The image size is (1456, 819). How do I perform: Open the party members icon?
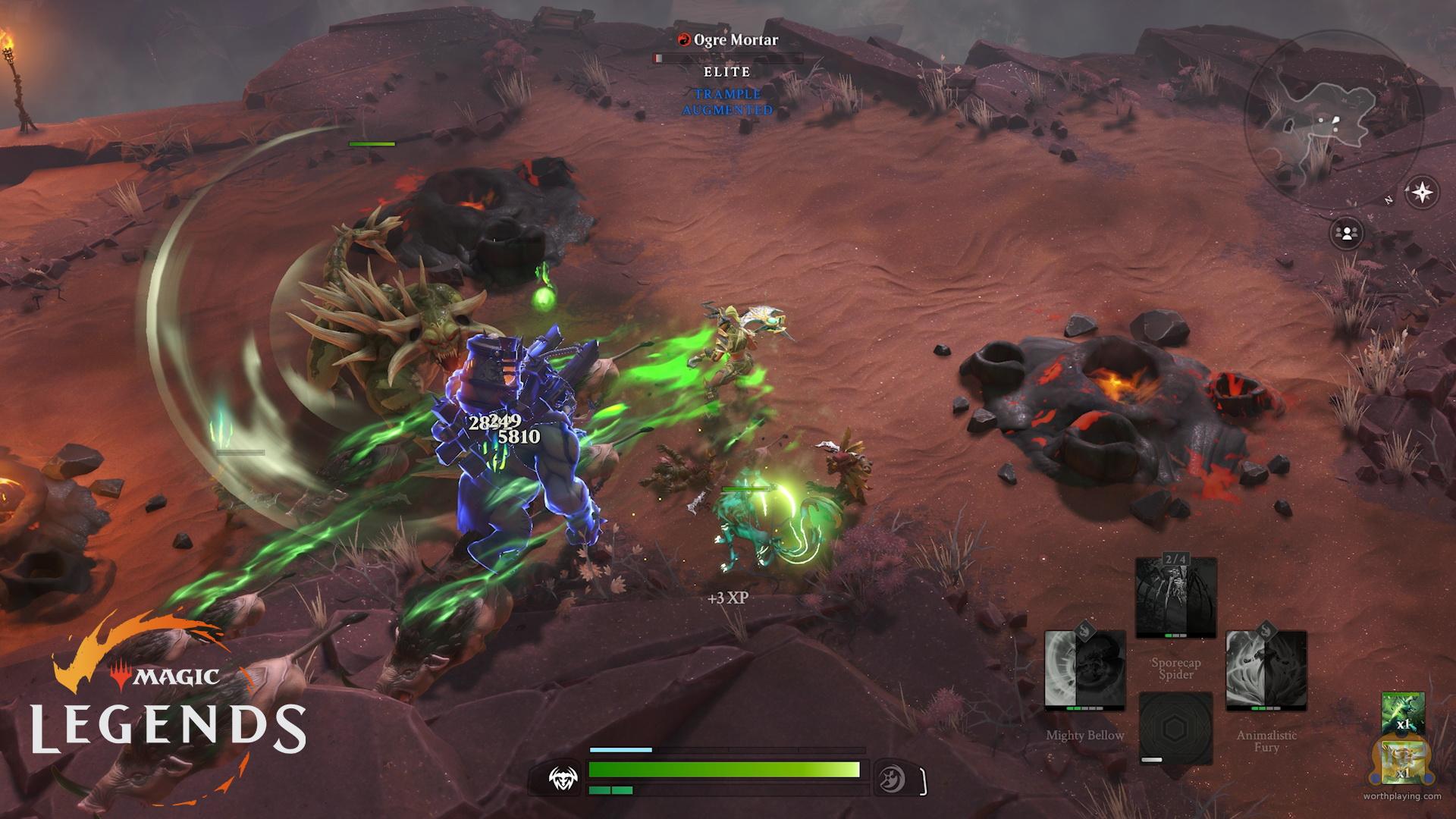[1347, 234]
